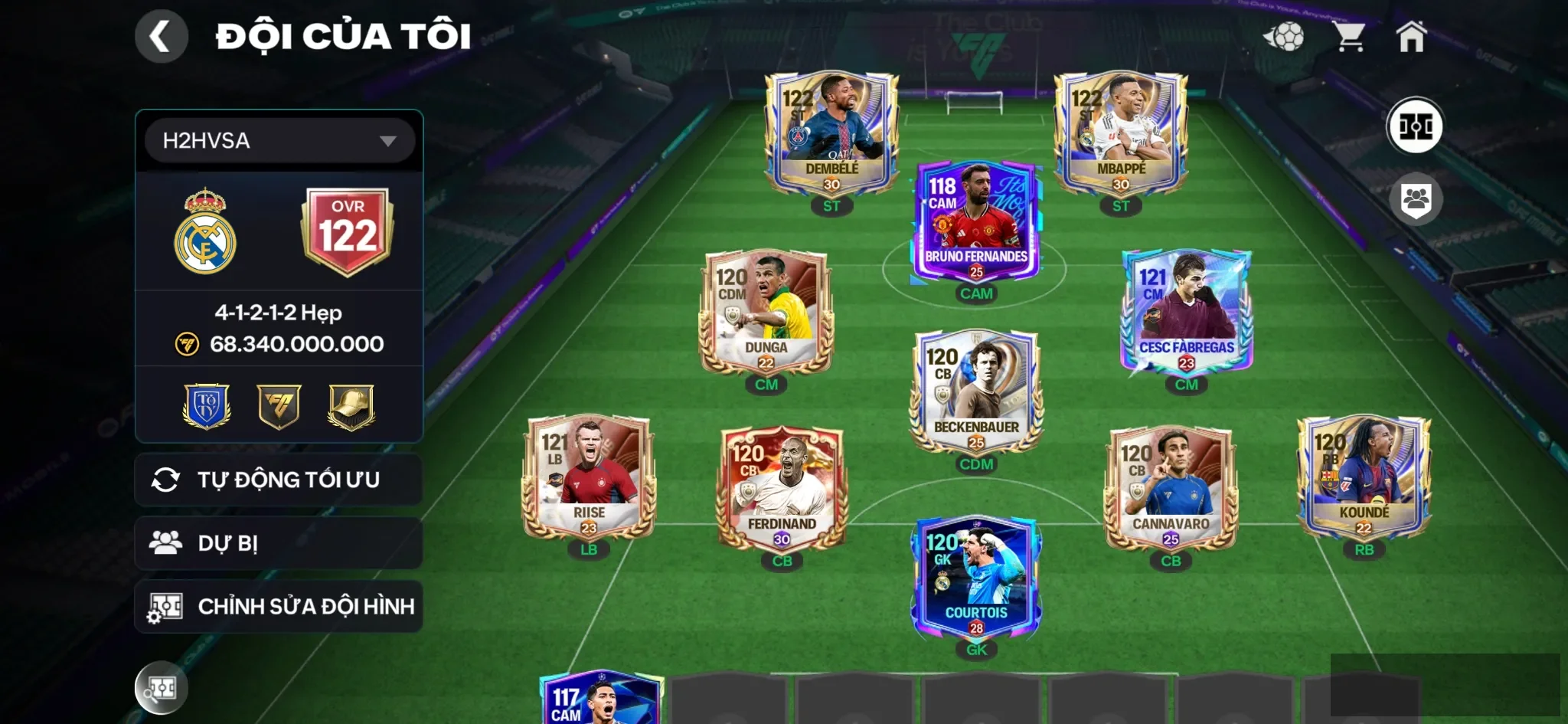Screen dimensions: 1568x724
Task: Return to the home screen
Action: coord(1411,36)
